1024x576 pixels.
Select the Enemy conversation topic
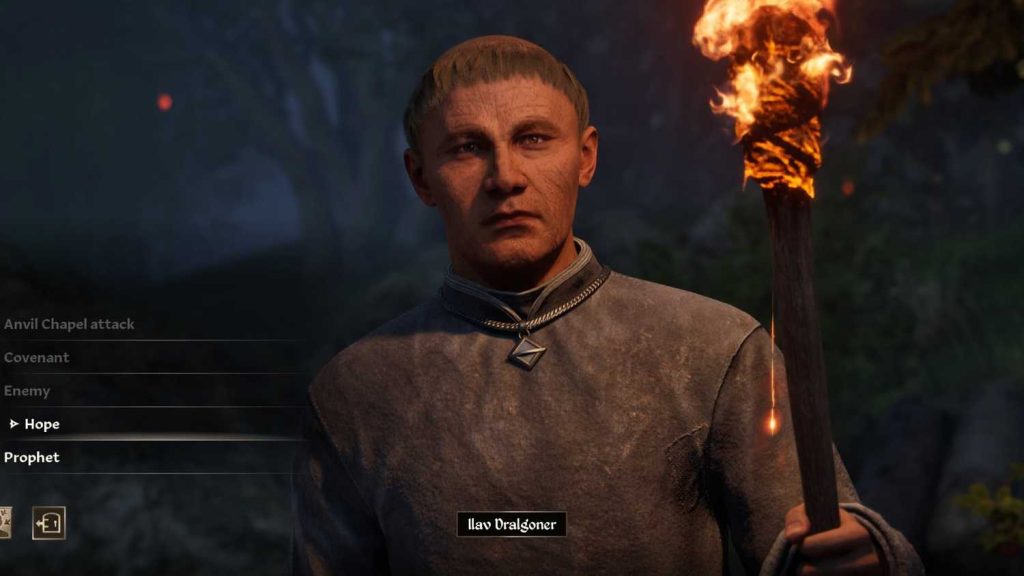[x=27, y=391]
